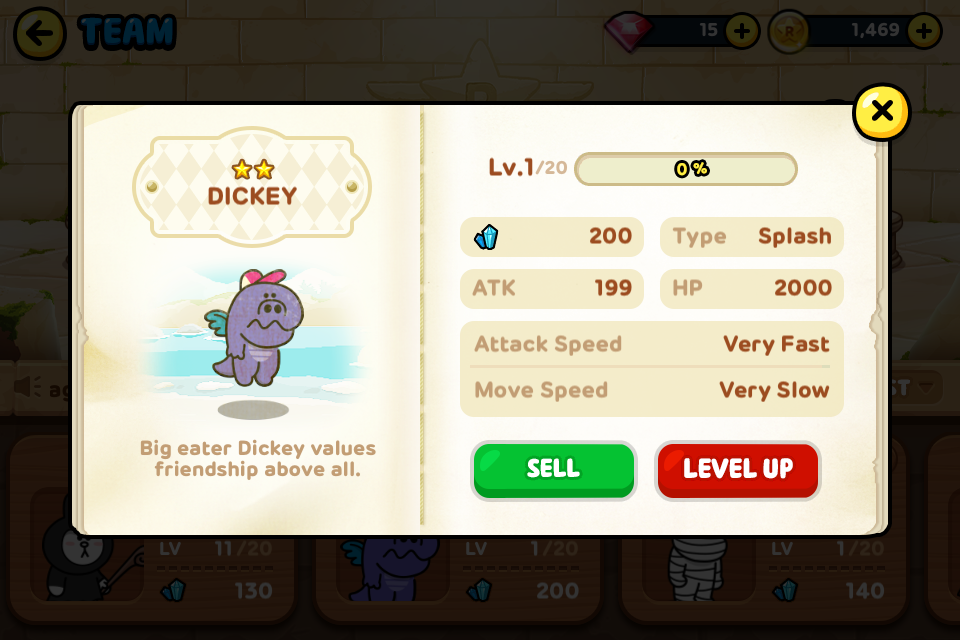Add more ruby gems with plus button
This screenshot has width=960, height=640.
pyautogui.click(x=742, y=31)
